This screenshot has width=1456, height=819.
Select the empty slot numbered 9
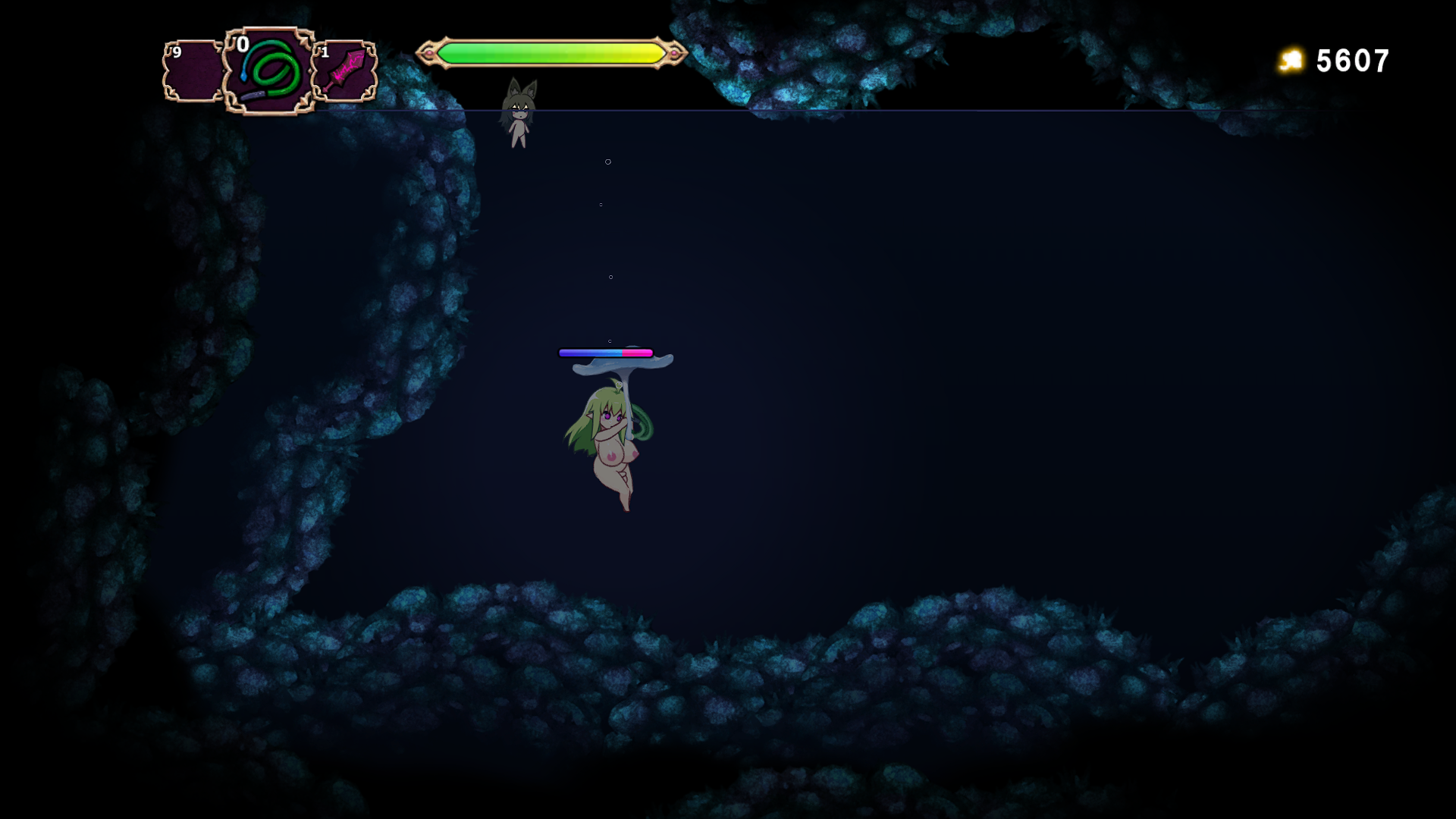click(x=193, y=71)
